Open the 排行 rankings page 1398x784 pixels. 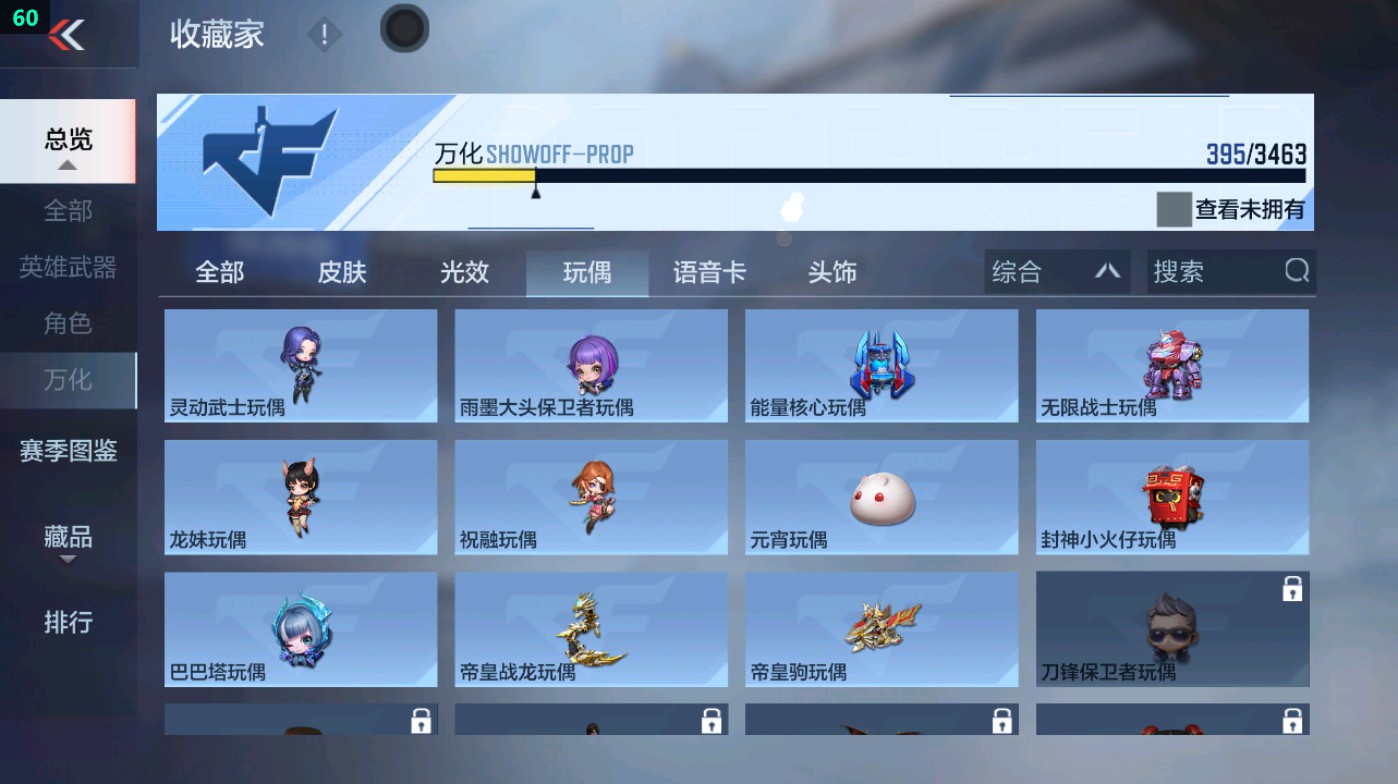click(x=66, y=623)
